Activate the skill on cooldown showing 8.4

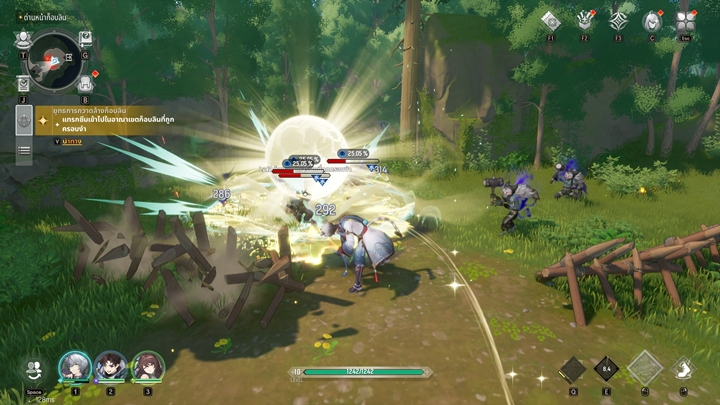tap(606, 368)
